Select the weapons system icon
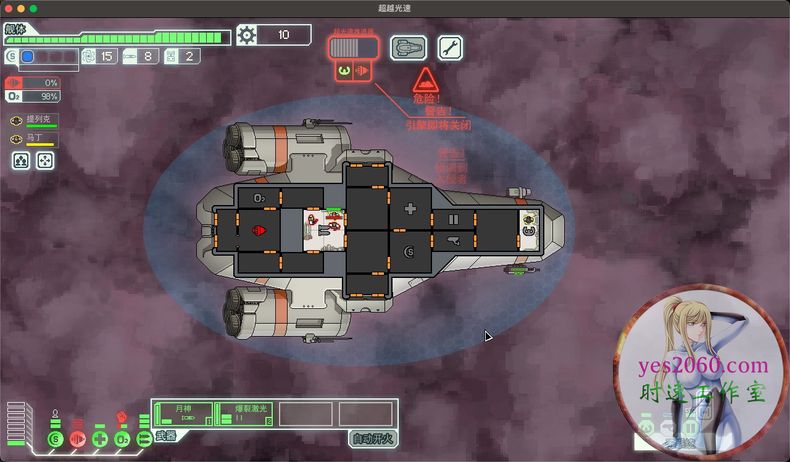 144,438
